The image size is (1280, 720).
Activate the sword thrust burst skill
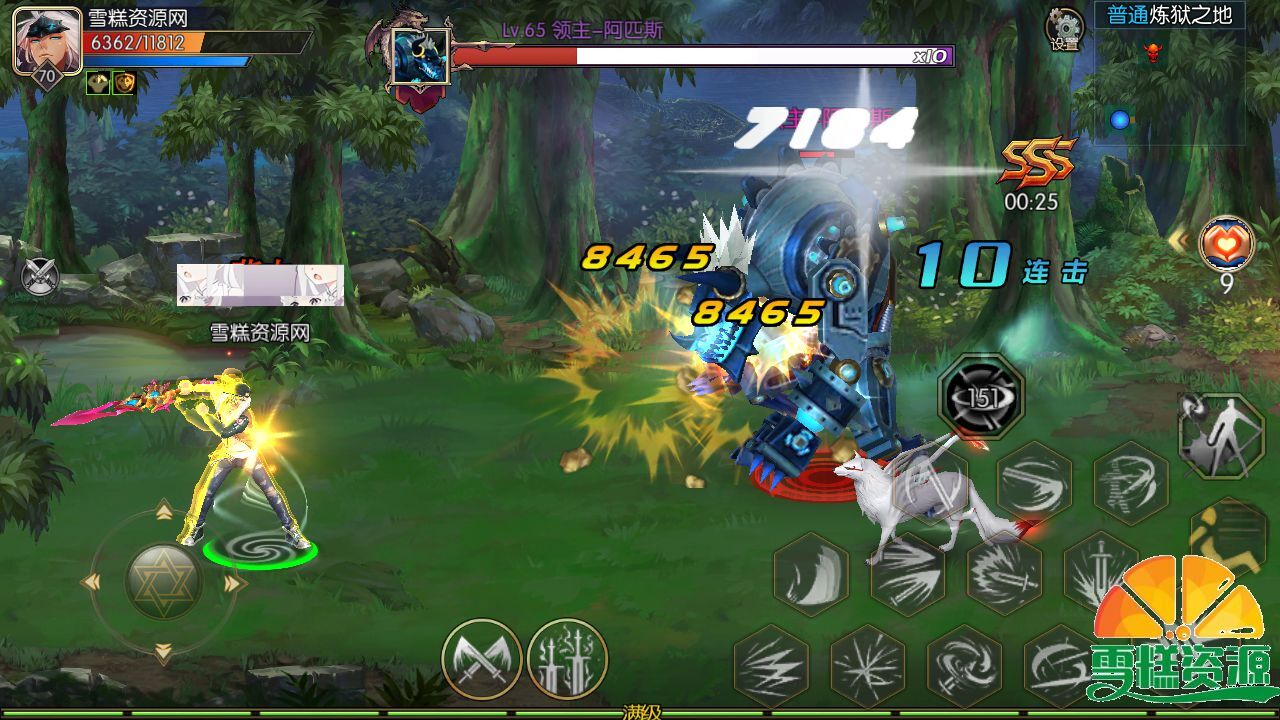[x=1004, y=573]
